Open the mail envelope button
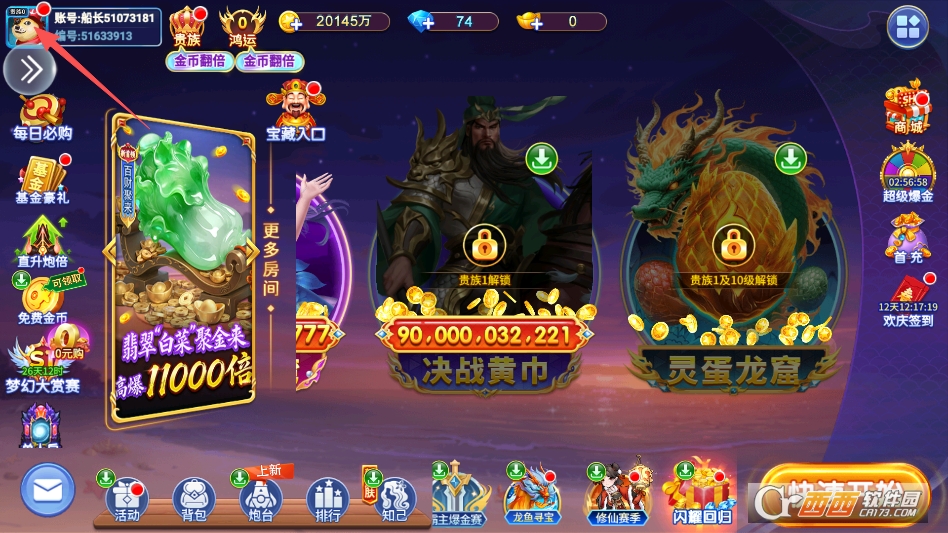The height and width of the screenshot is (533, 948). [47, 490]
